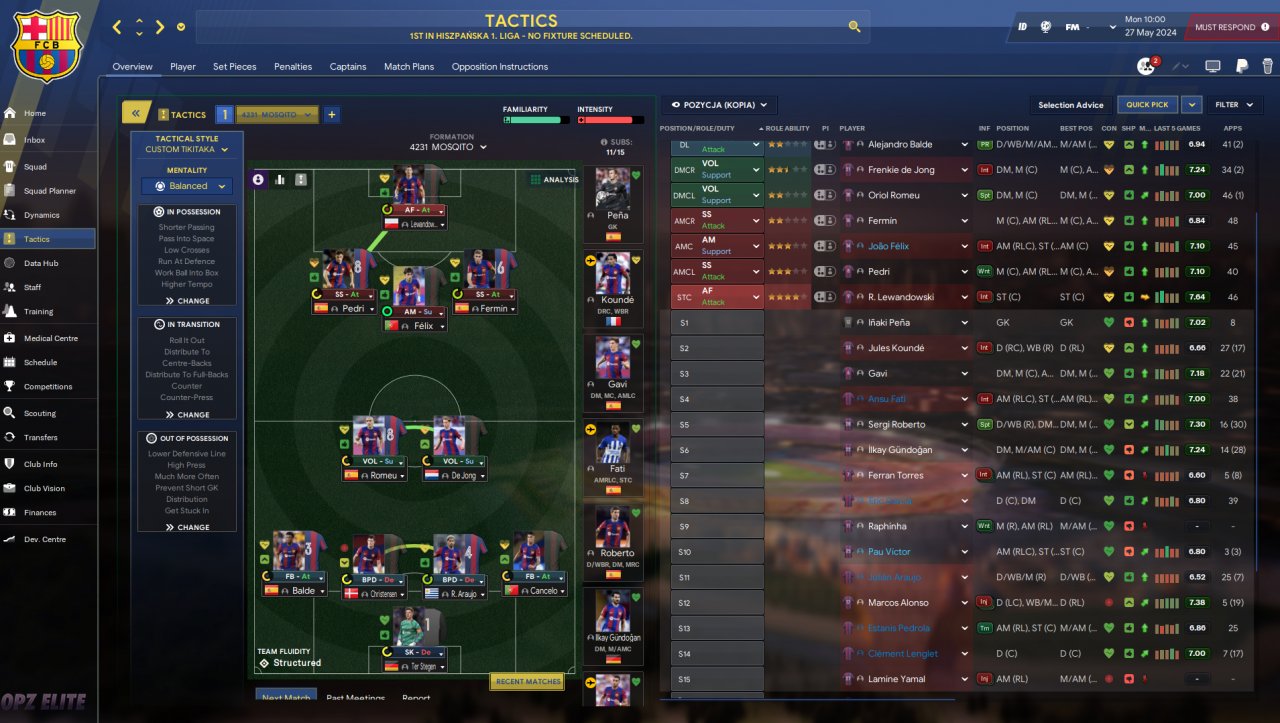Change the In Possession instructions
Screen dimensions: 1280x723
pyautogui.click(x=187, y=300)
